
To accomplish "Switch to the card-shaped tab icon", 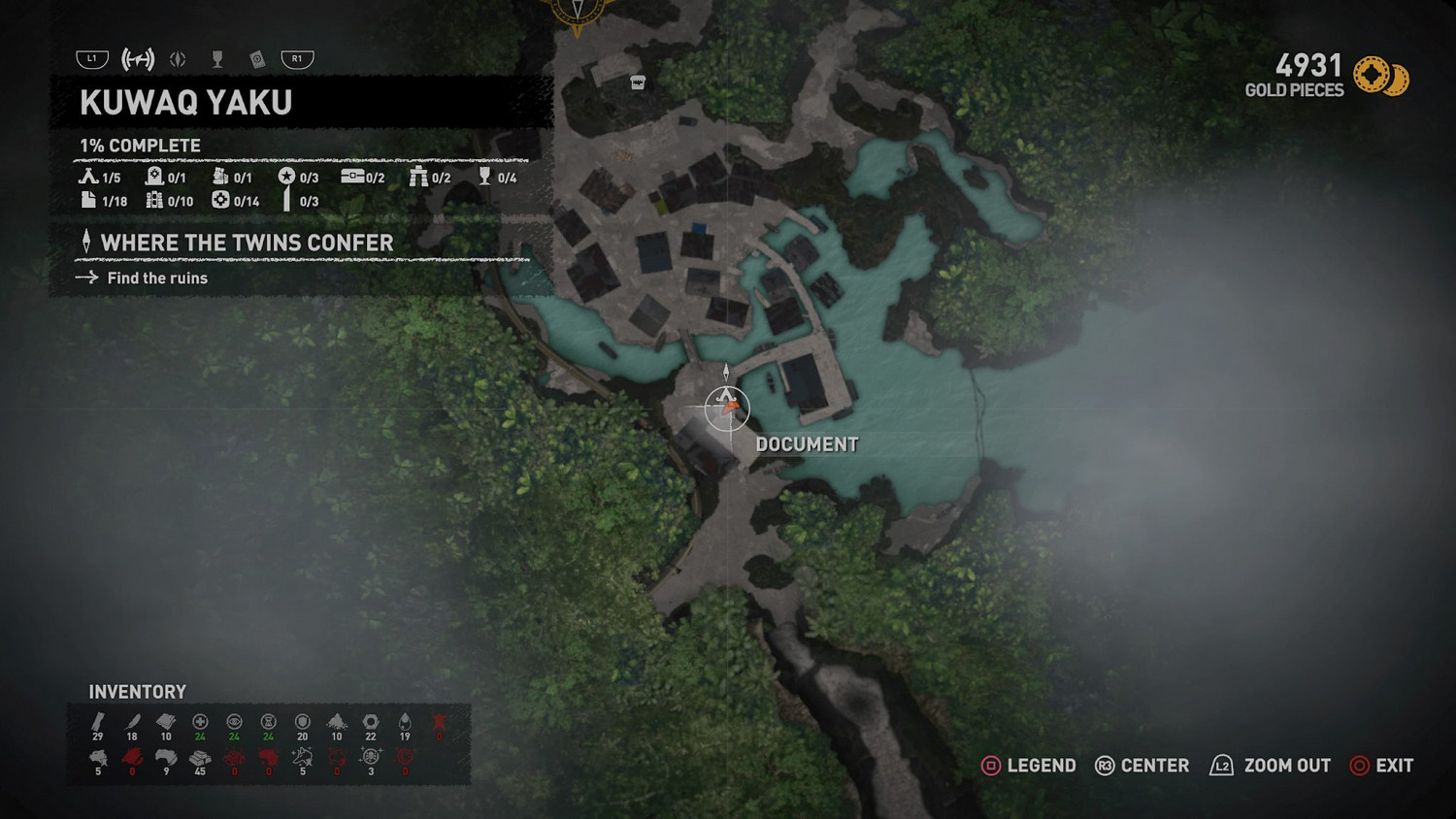I will [x=257, y=59].
